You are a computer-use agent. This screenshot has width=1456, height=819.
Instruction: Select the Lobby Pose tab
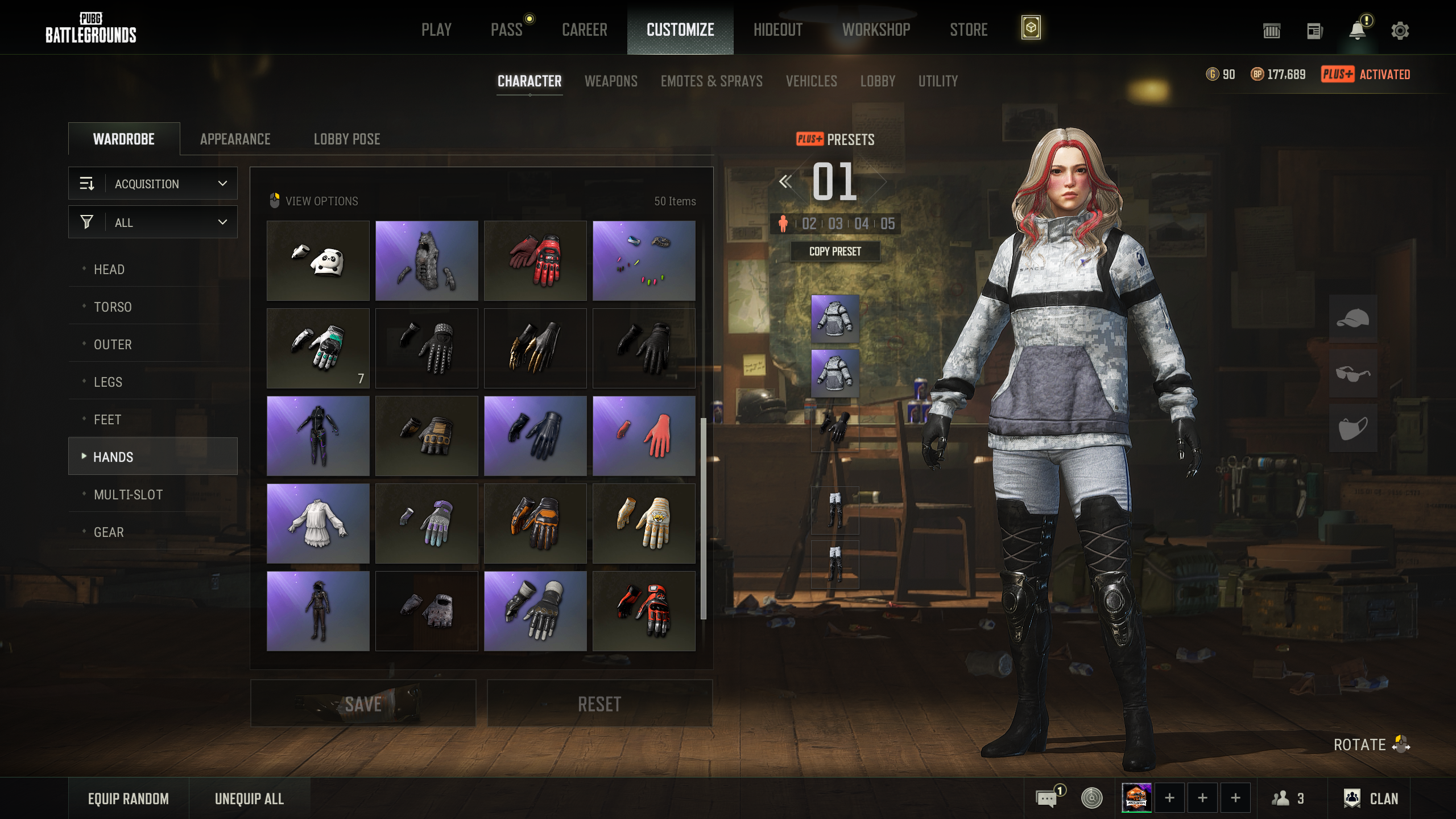click(347, 139)
